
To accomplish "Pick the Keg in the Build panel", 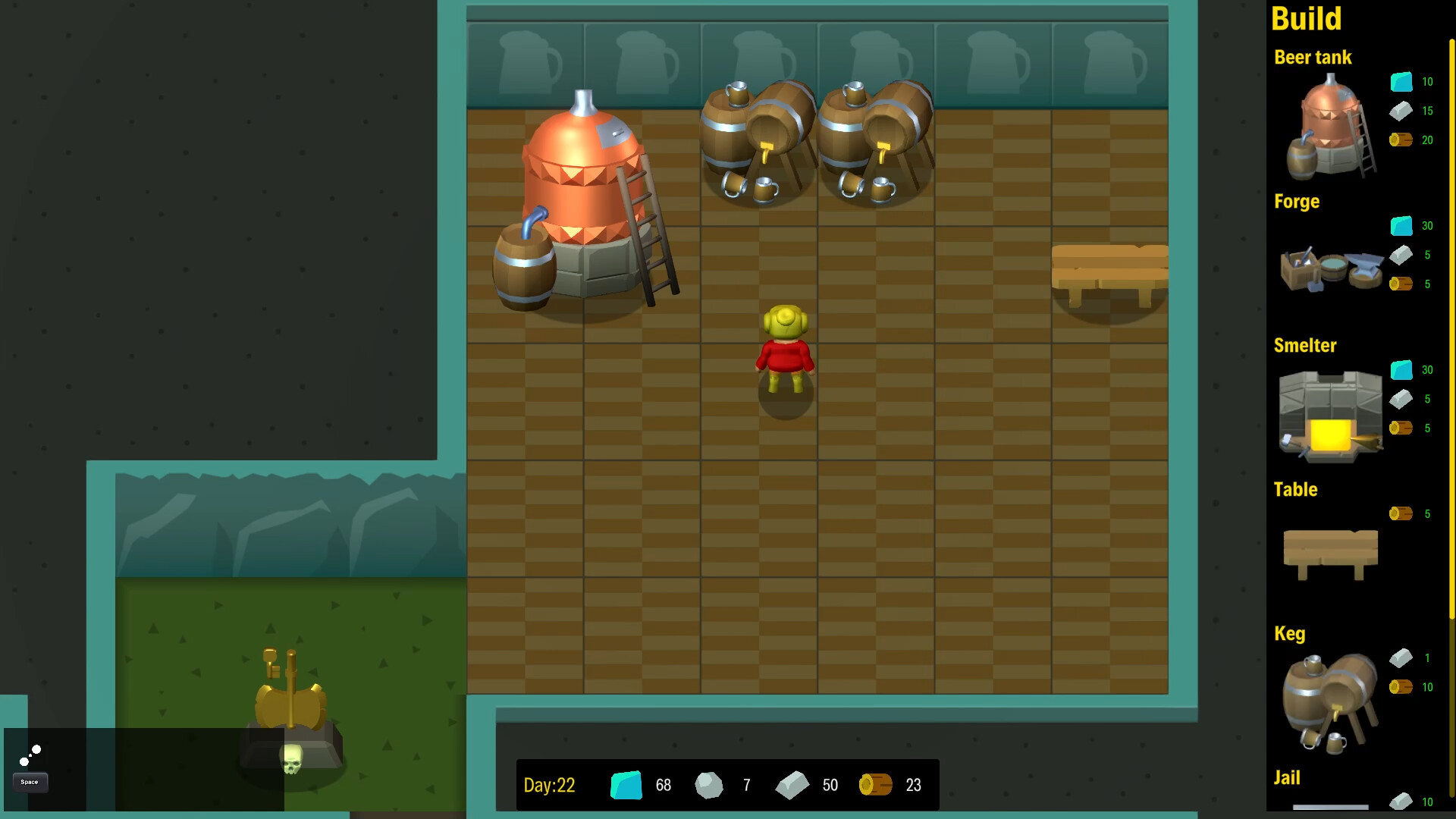I will coord(1329,698).
